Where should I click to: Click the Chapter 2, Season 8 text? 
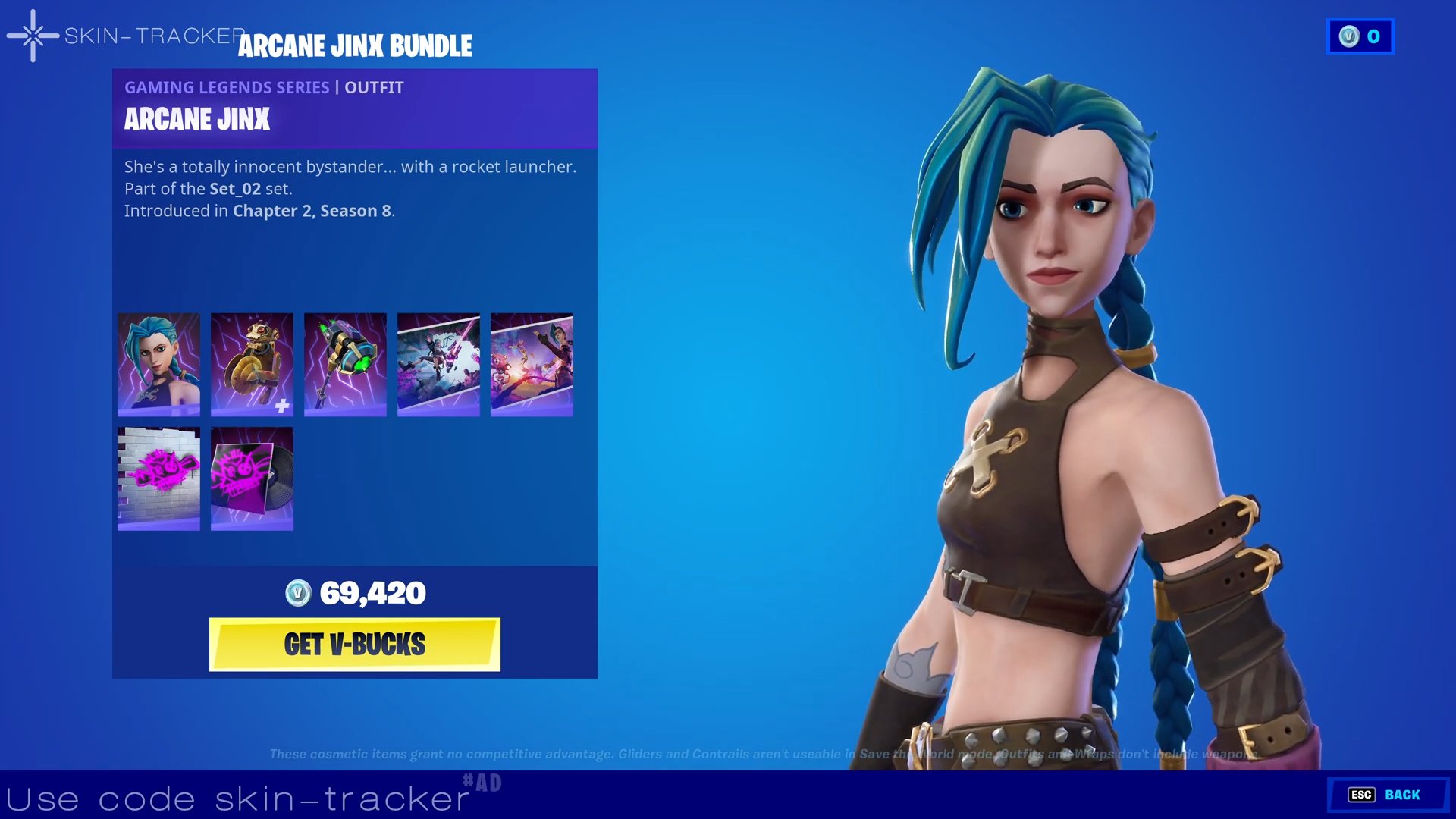coord(310,211)
